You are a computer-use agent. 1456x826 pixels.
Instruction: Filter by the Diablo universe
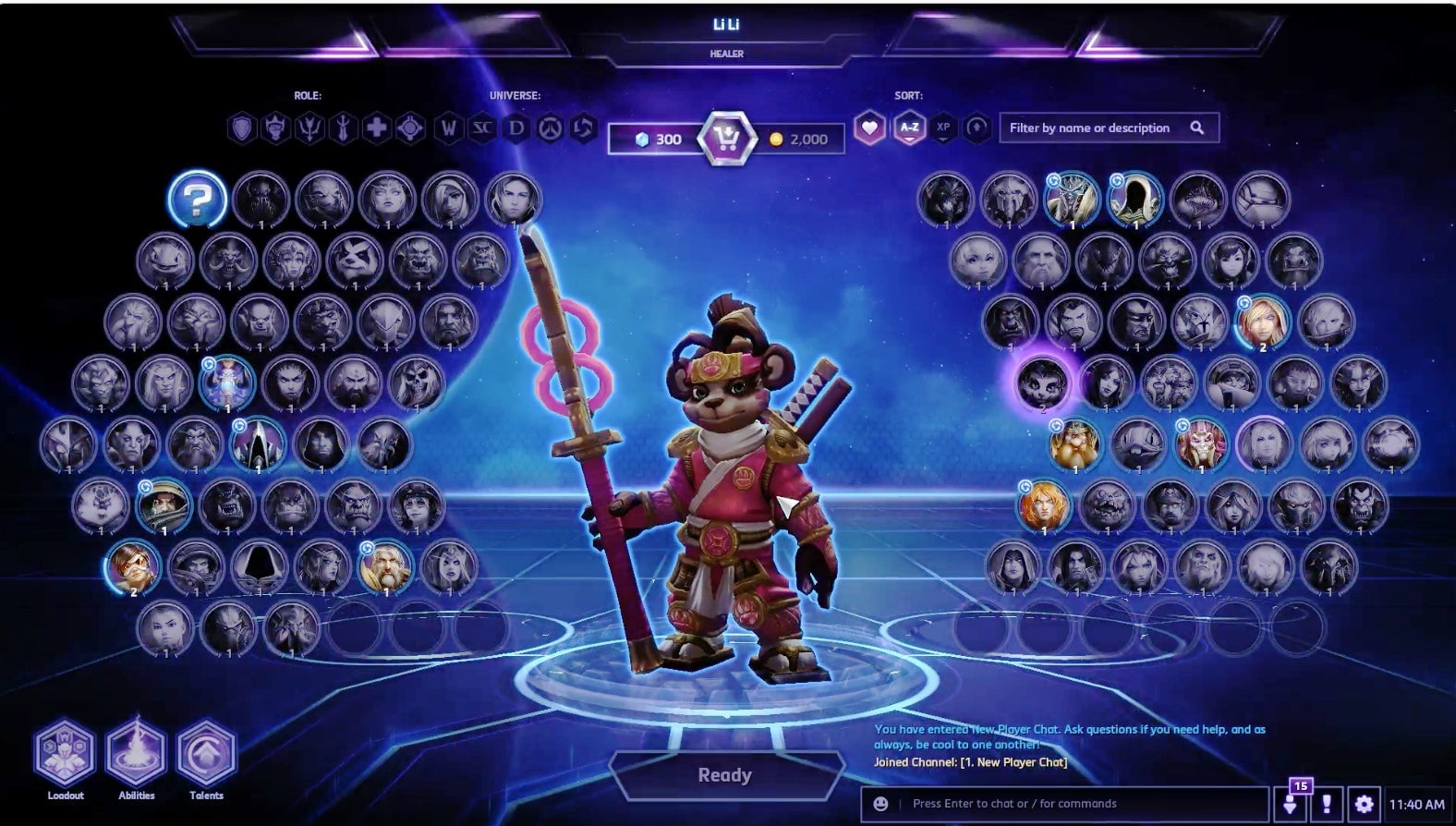[x=516, y=128]
